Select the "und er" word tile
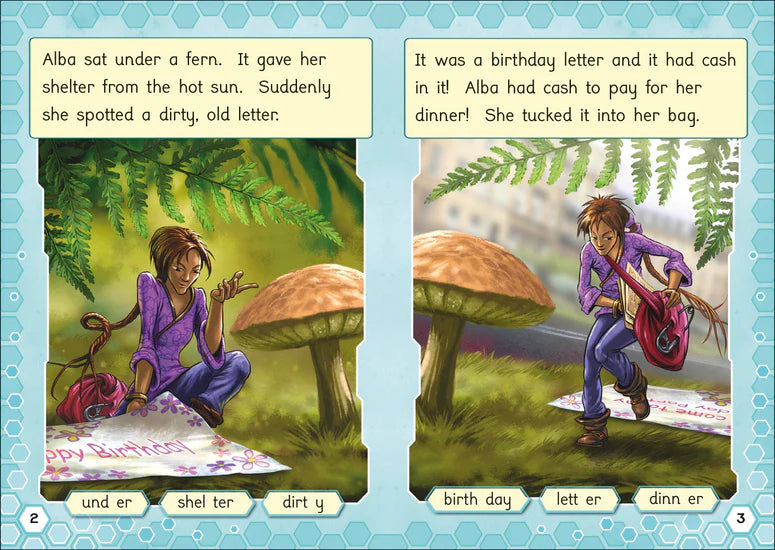Image resolution: width=775 pixels, height=550 pixels. pos(109,502)
